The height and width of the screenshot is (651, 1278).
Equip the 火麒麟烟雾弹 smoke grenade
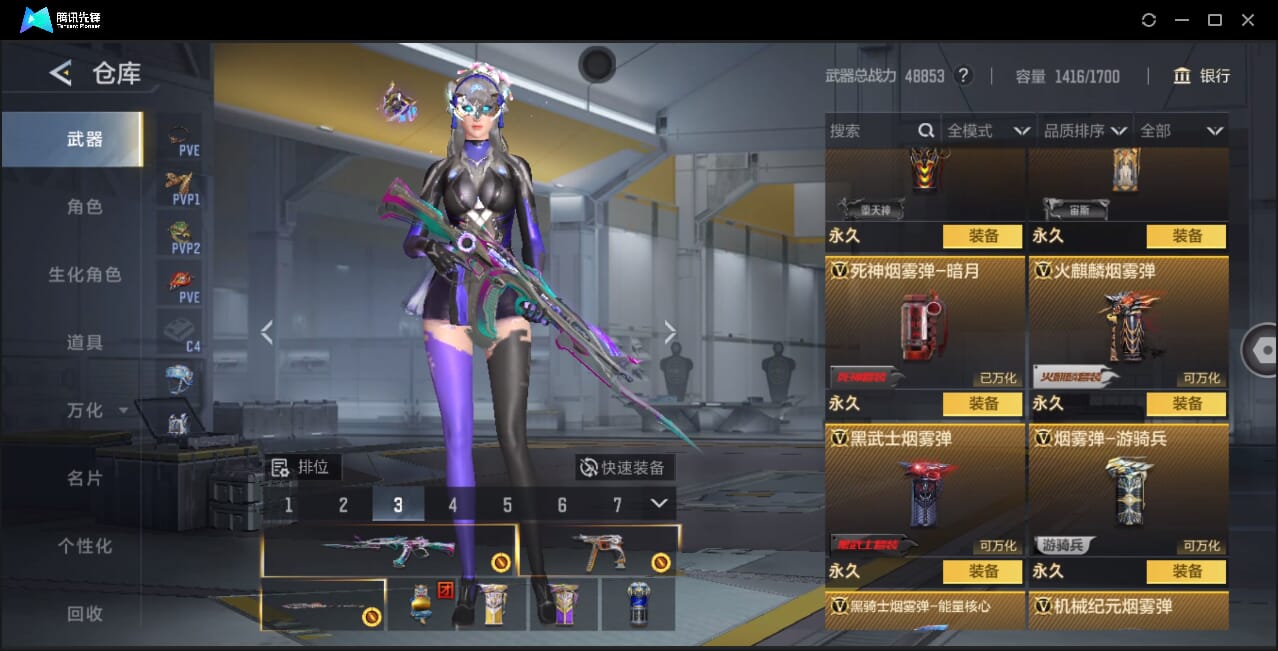[1186, 404]
